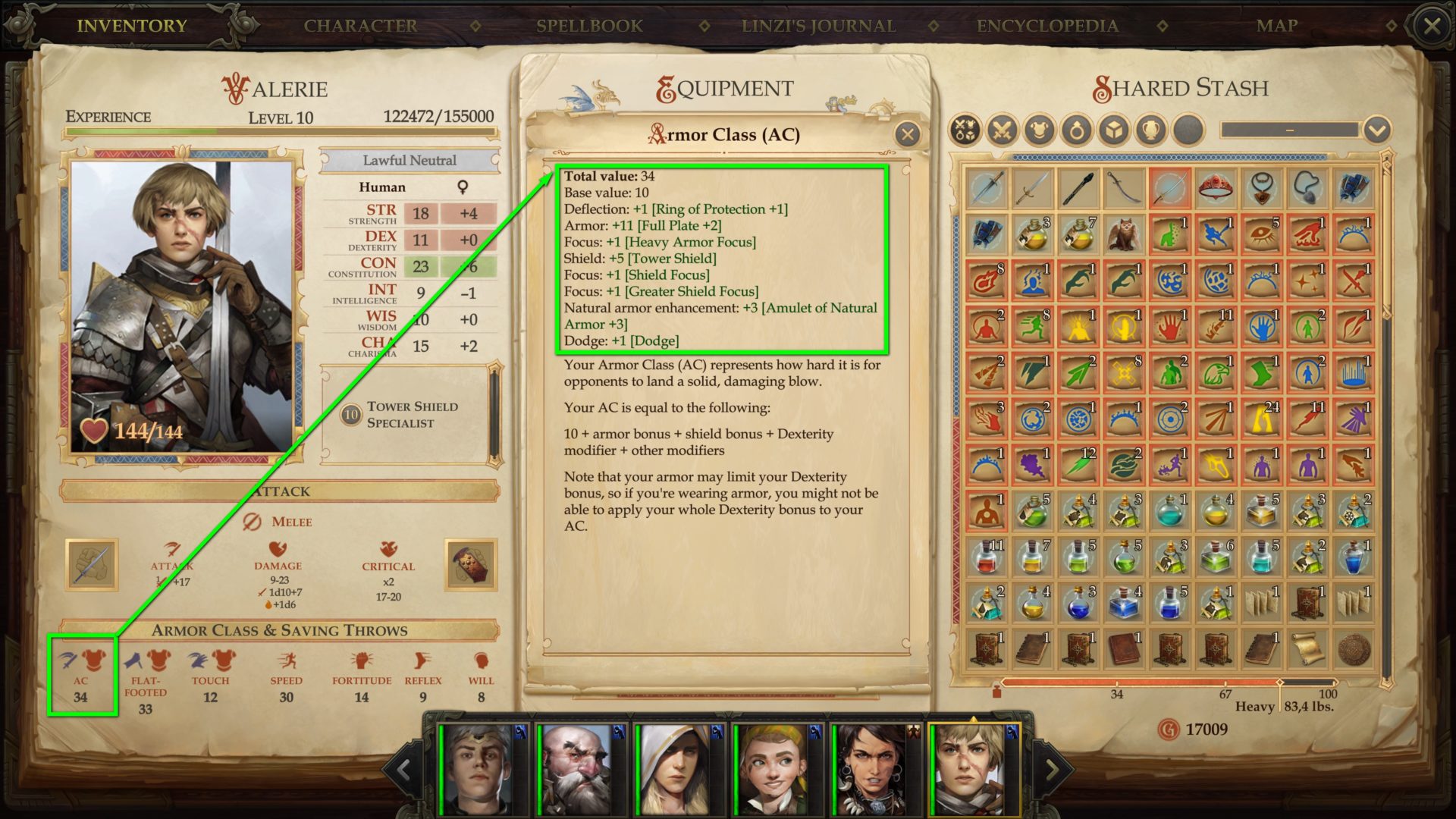Toggle the show-all-items stash filter
Viewport: 1456px width, 819px height.
tap(965, 129)
